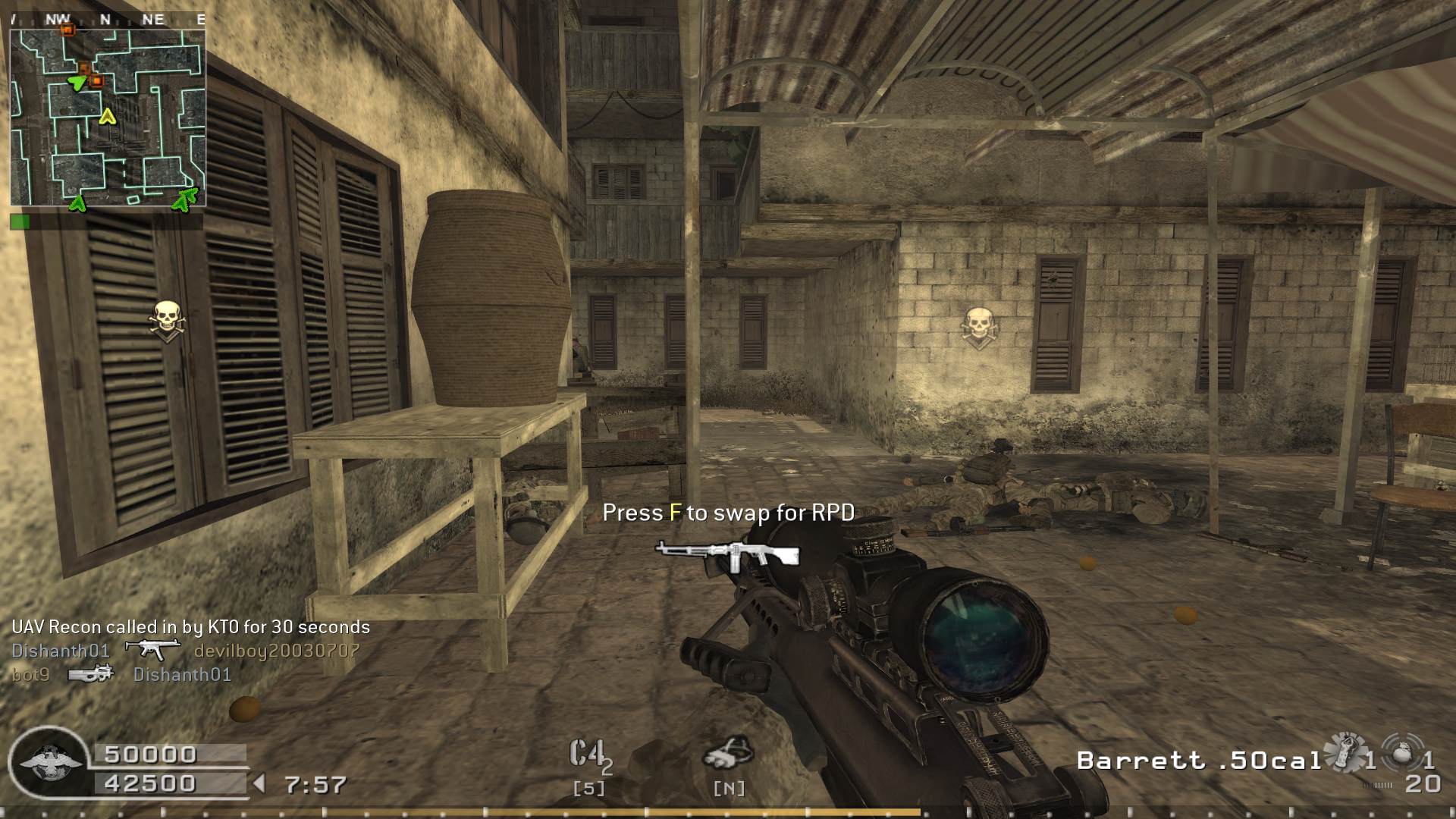Screen dimensions: 1456x819
Task: Select the bot9 killed Dishanth01 feed entry
Action: (x=121, y=674)
